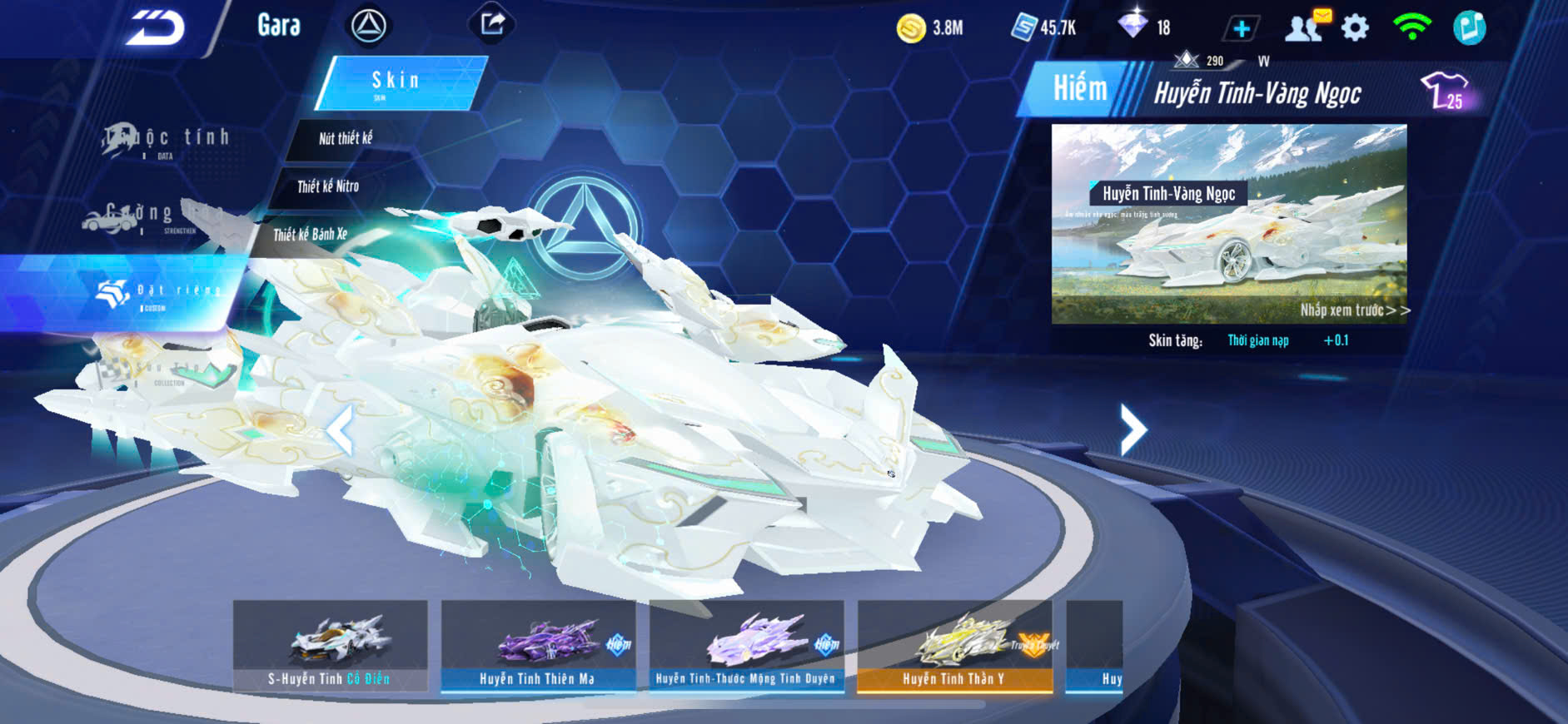The image size is (1568, 724).
Task: Select S-Huyễn Tinh Cổ Điển skin
Action: pos(330,646)
